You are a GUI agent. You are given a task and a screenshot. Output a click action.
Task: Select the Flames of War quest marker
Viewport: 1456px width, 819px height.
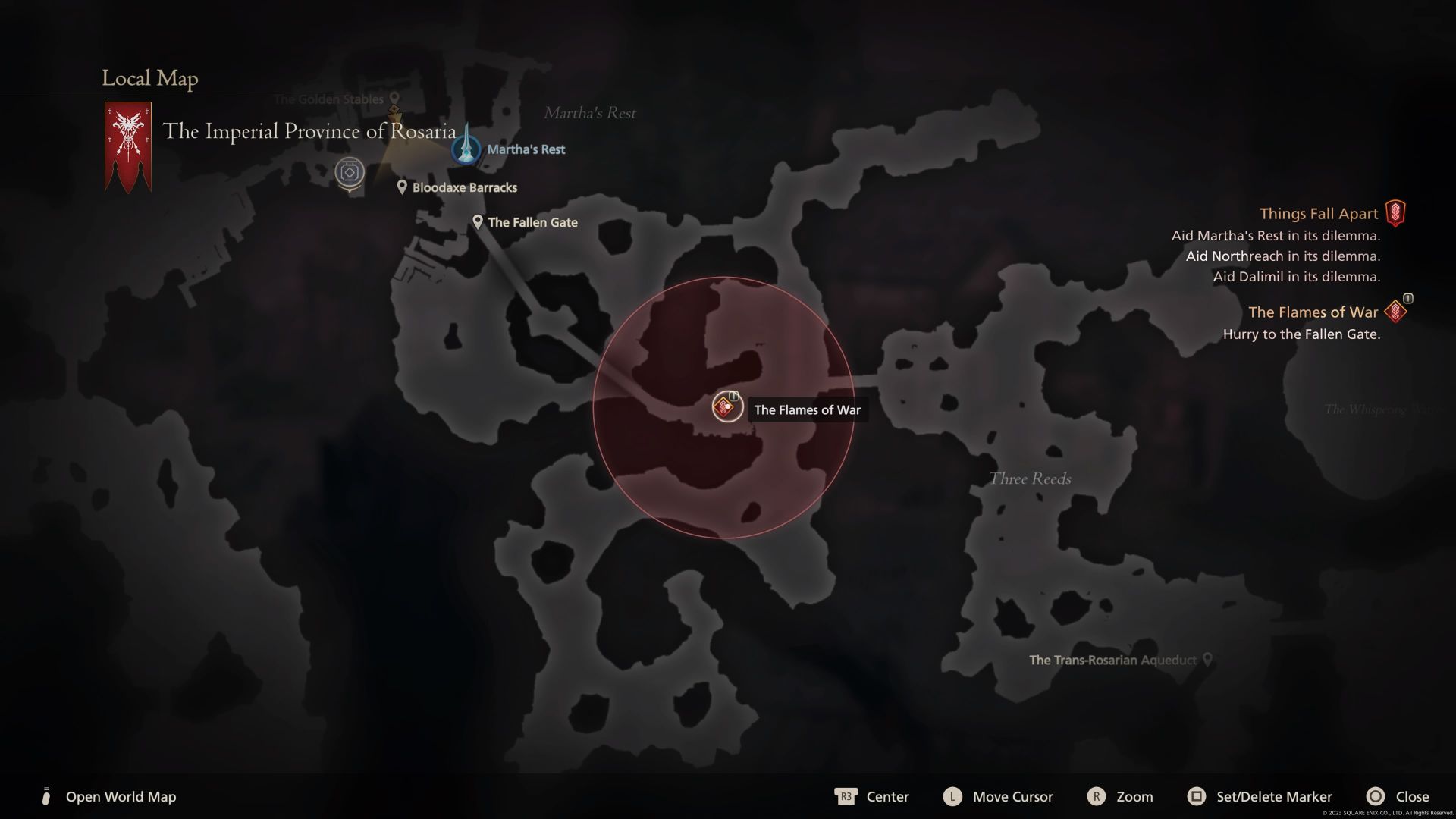tap(726, 408)
